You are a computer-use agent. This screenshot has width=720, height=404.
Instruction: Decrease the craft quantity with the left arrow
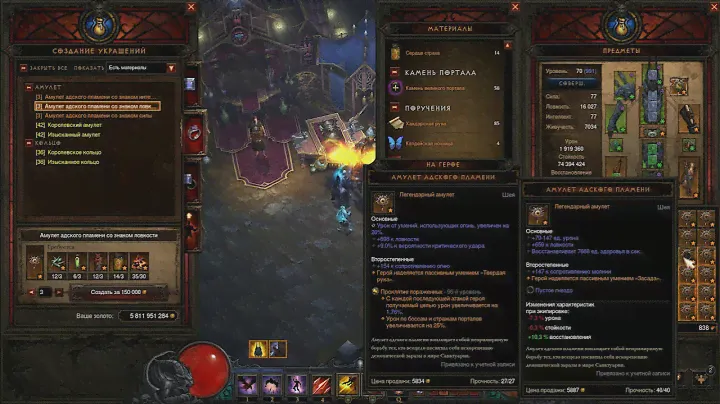32,291
